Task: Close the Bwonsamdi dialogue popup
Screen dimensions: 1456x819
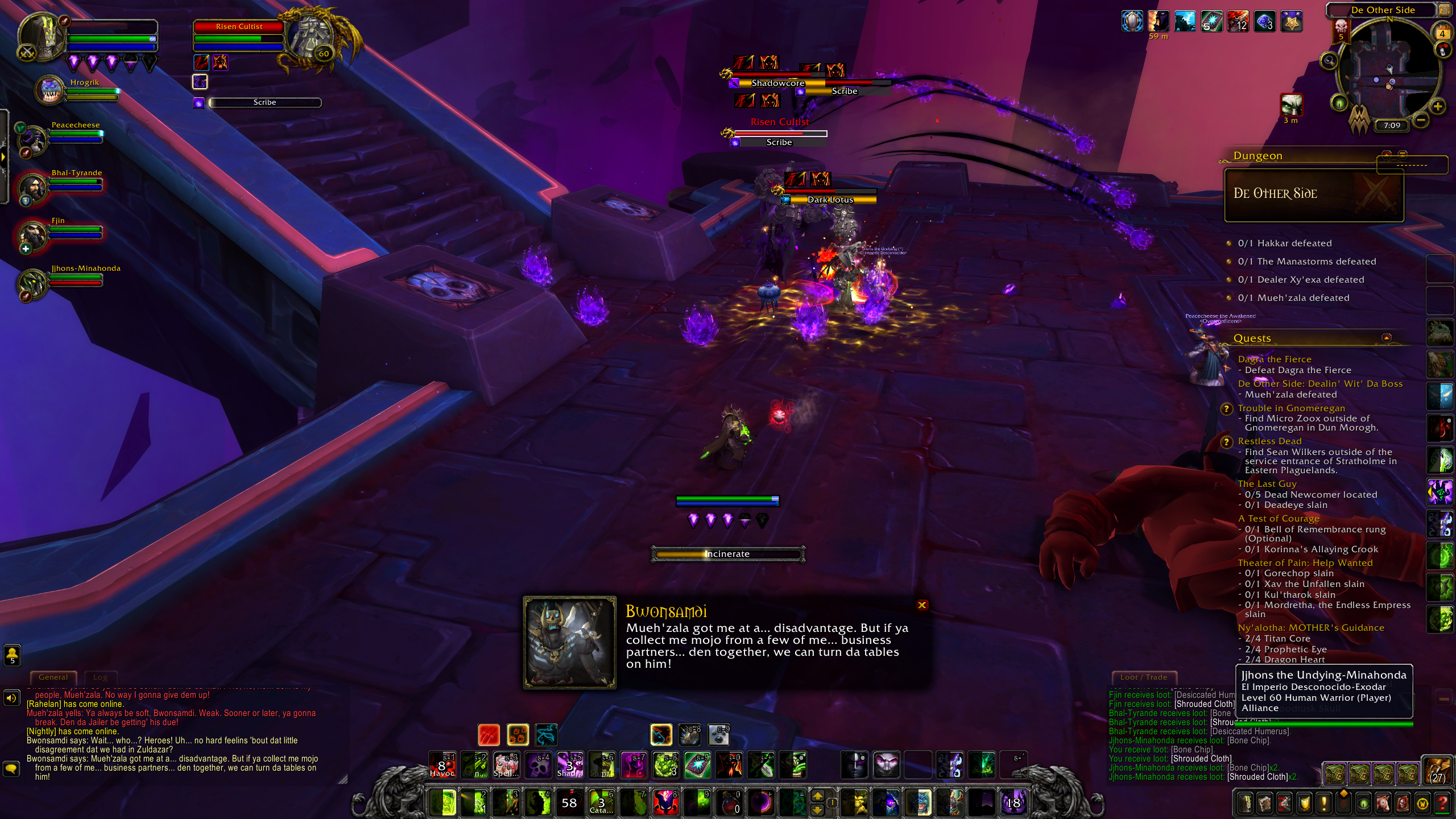Action: tap(922, 605)
